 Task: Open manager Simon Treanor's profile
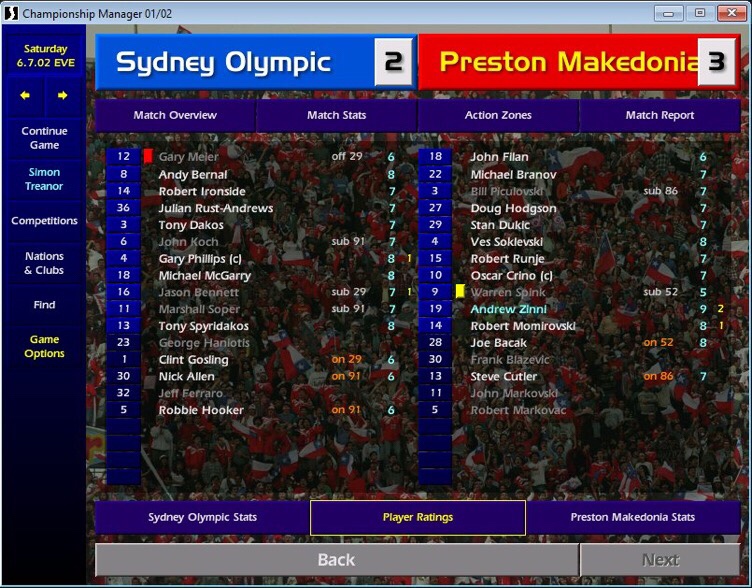pos(44,179)
